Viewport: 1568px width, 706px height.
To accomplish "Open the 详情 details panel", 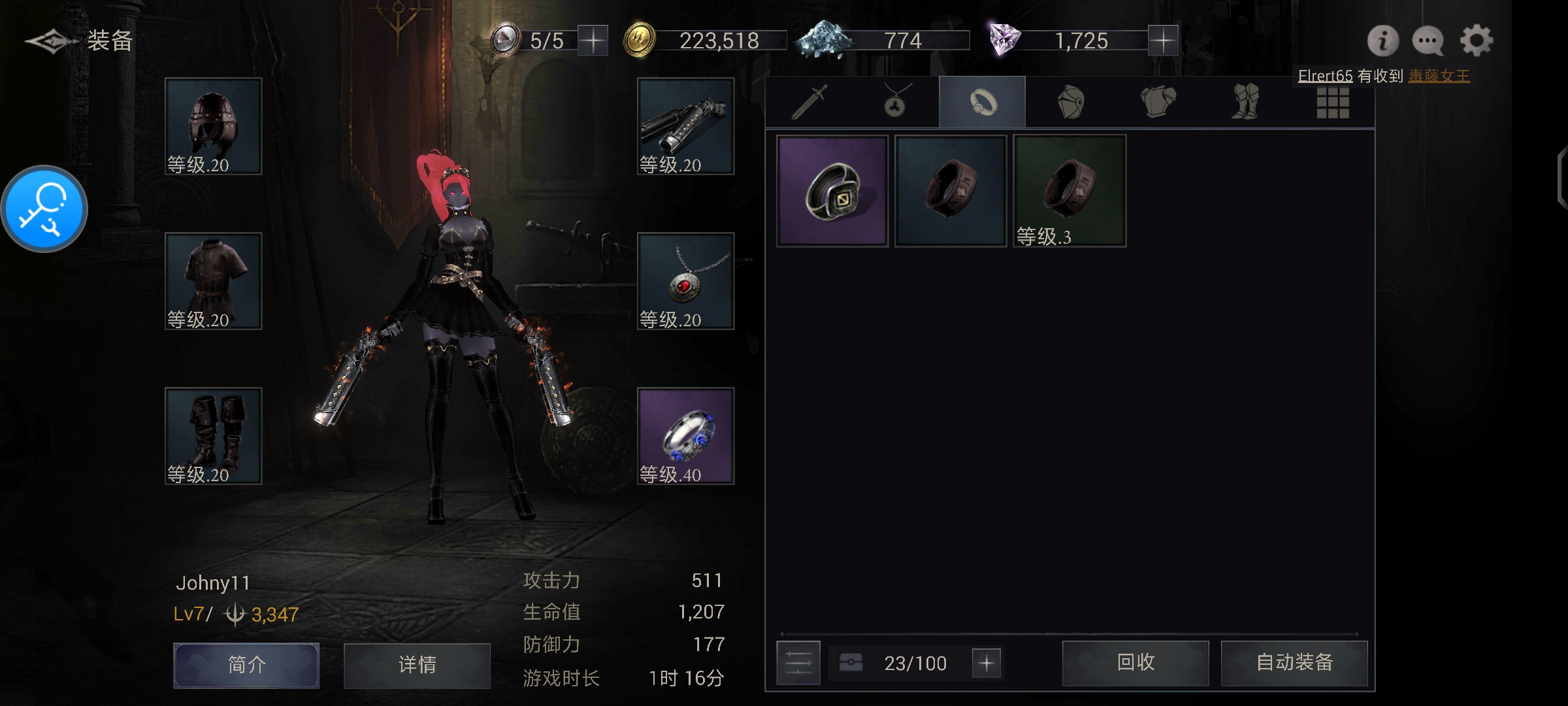I will coord(417,665).
